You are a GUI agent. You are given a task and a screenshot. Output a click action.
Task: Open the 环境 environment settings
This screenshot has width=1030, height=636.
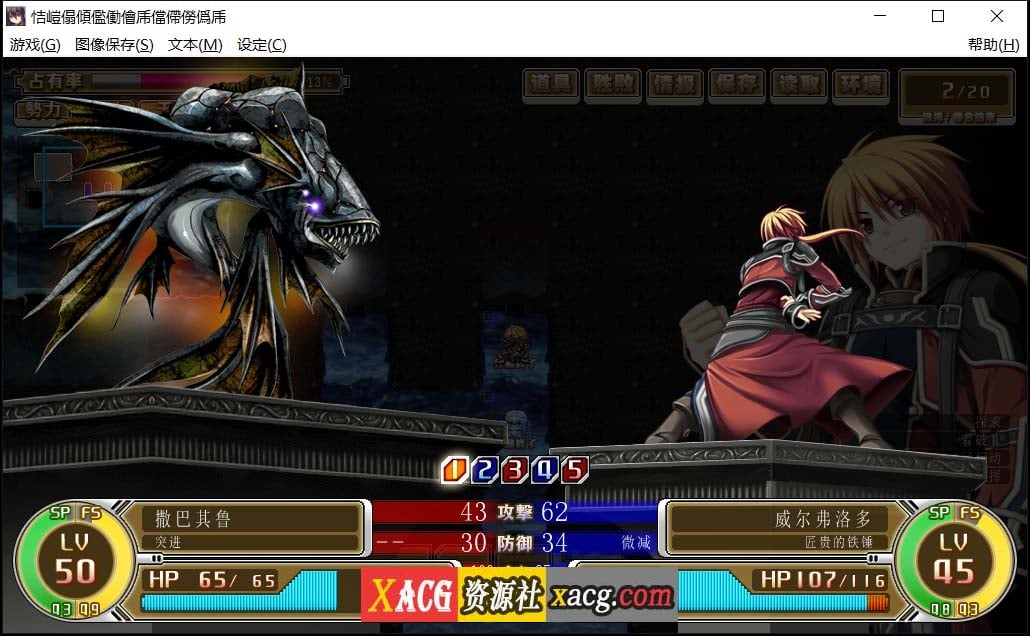[x=860, y=85]
